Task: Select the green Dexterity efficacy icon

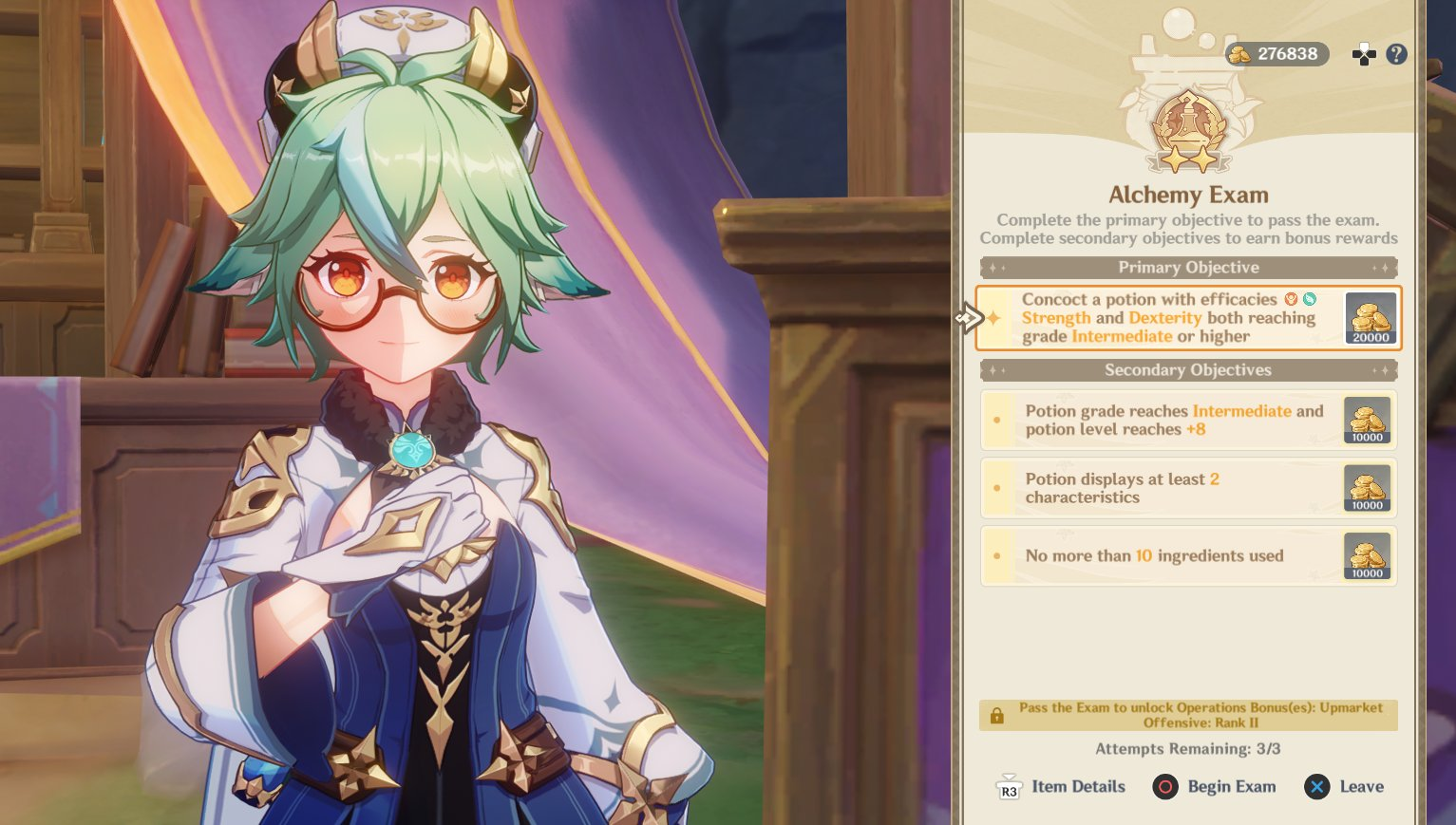Action: pos(1309,298)
